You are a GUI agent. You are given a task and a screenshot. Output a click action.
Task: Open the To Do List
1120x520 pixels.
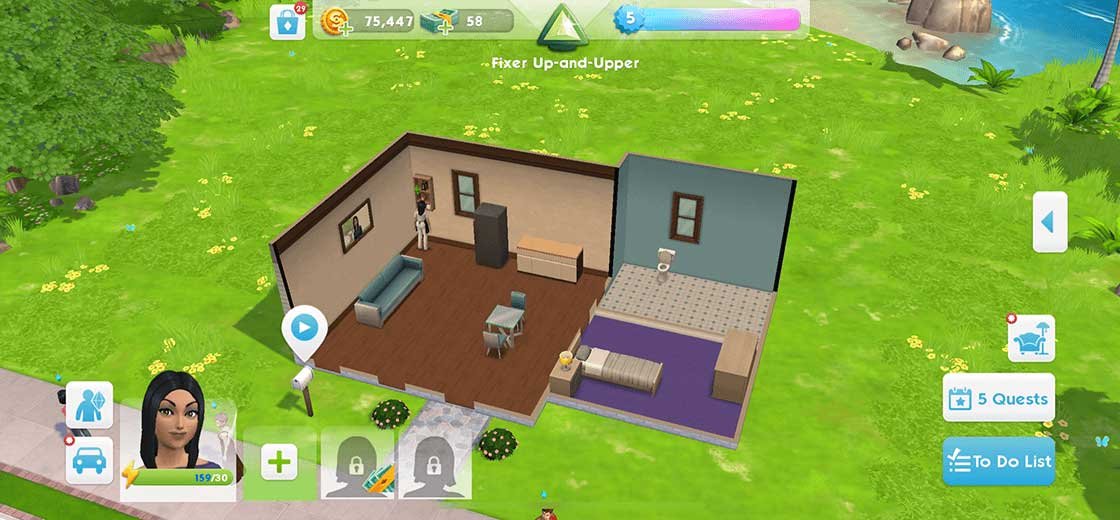click(x=998, y=461)
